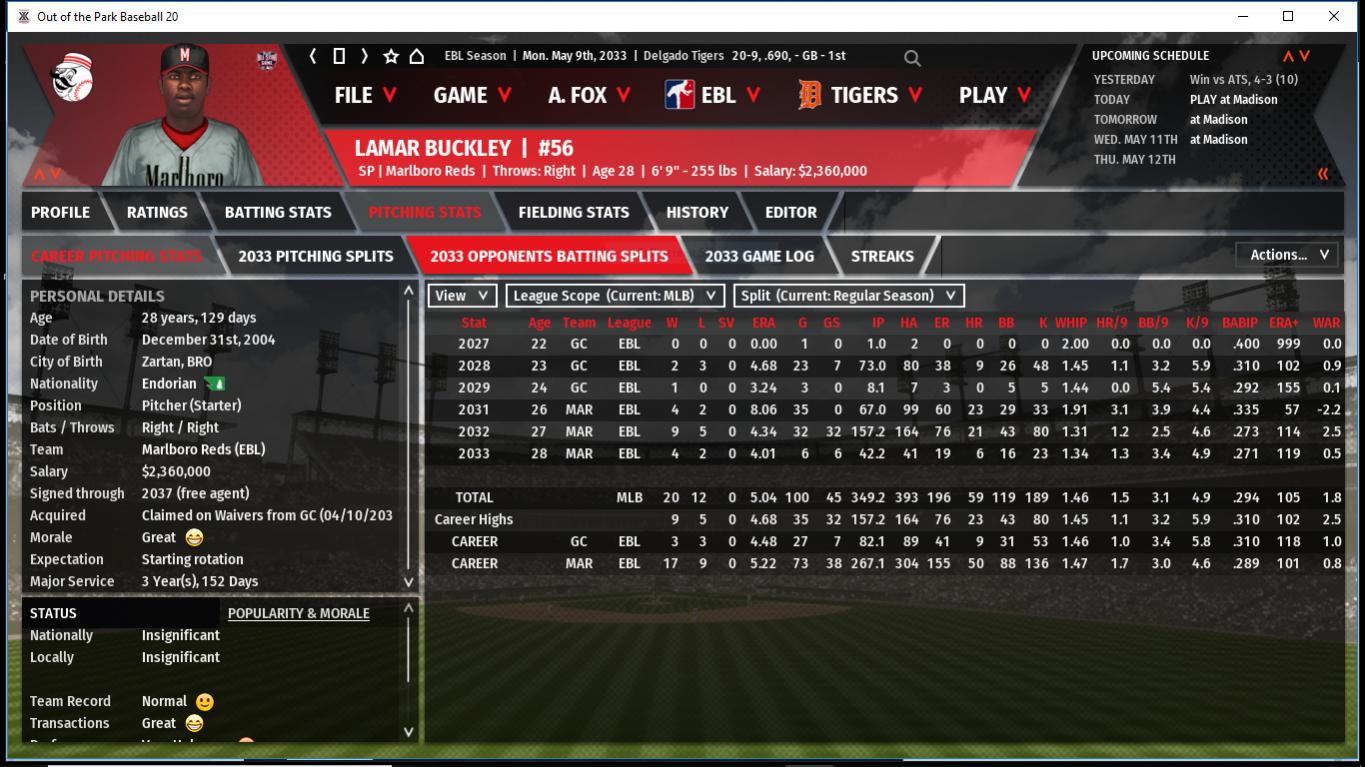Switch to the PROFILE tab

(60, 212)
